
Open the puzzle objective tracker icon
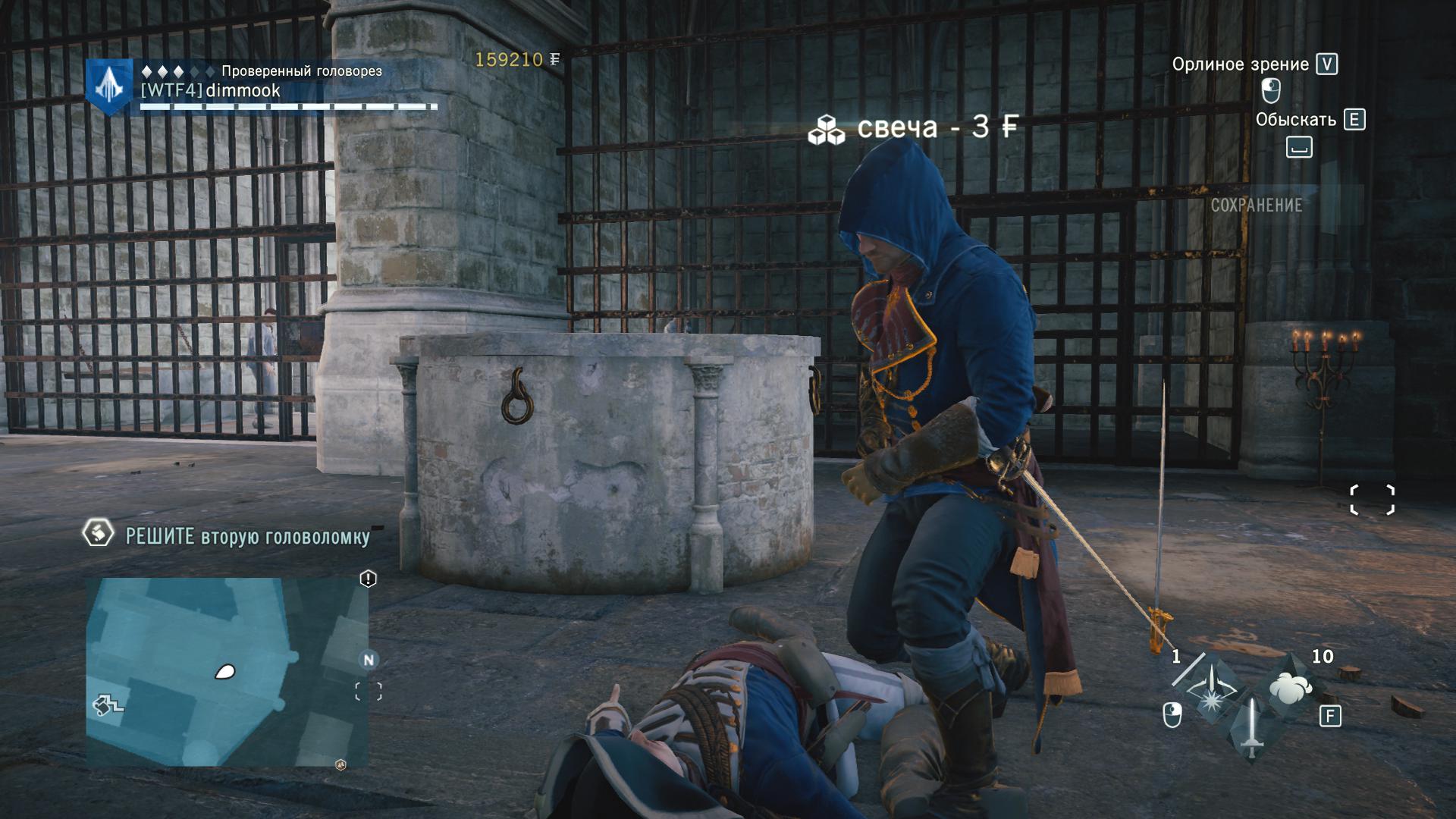(x=98, y=533)
